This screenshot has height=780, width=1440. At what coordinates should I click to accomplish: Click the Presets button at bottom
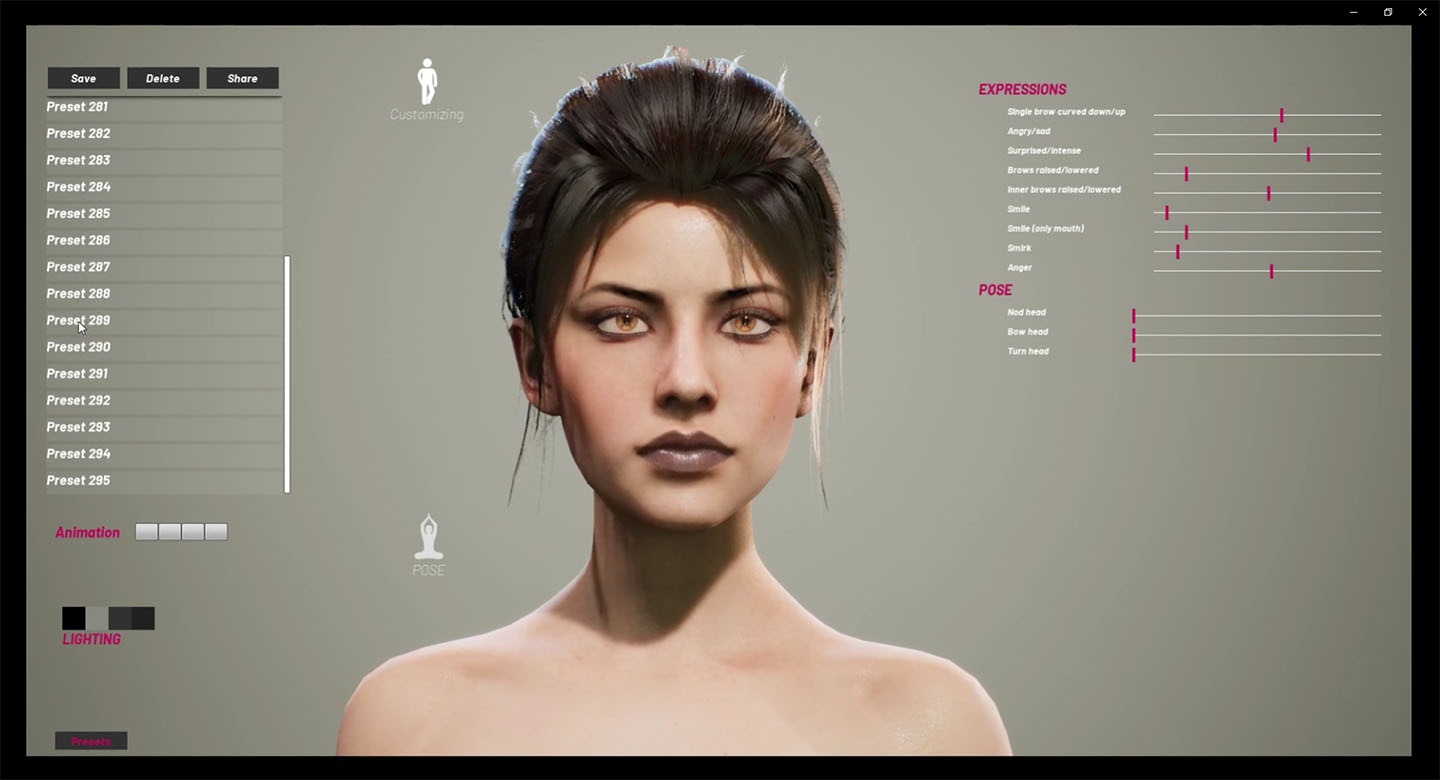click(91, 741)
